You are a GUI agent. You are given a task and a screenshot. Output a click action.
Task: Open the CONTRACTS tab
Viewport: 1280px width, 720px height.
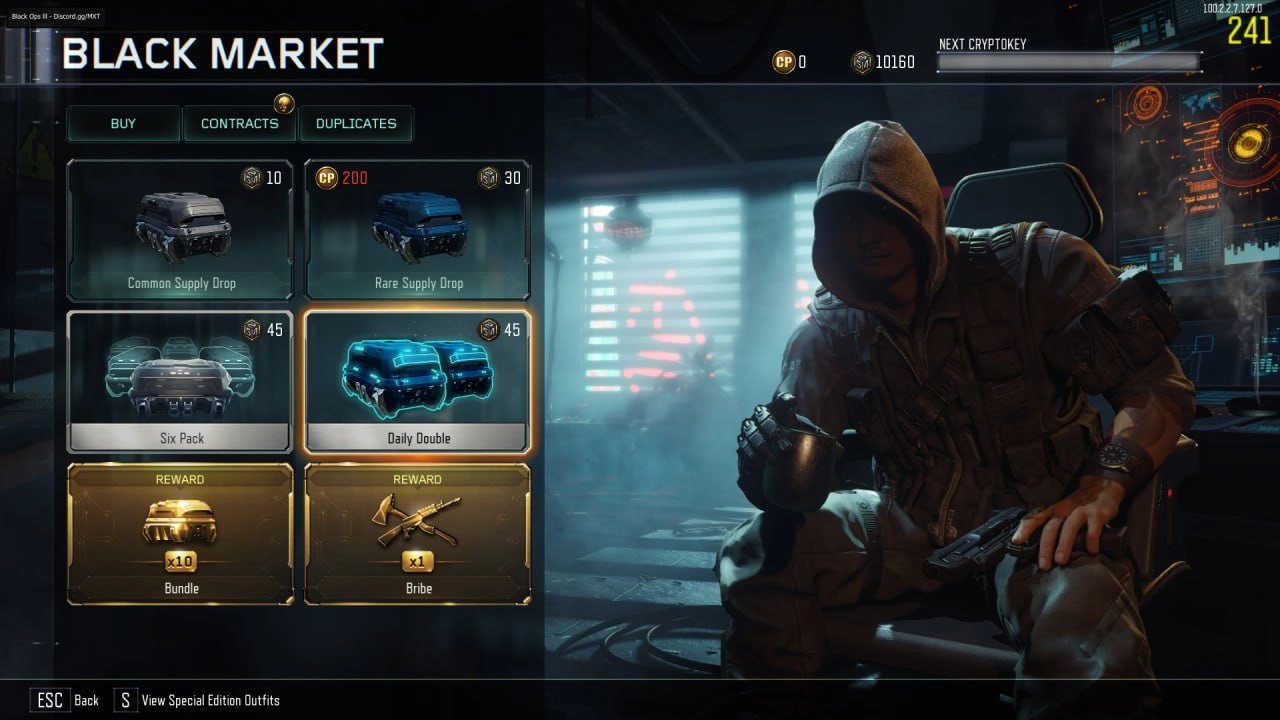point(240,123)
